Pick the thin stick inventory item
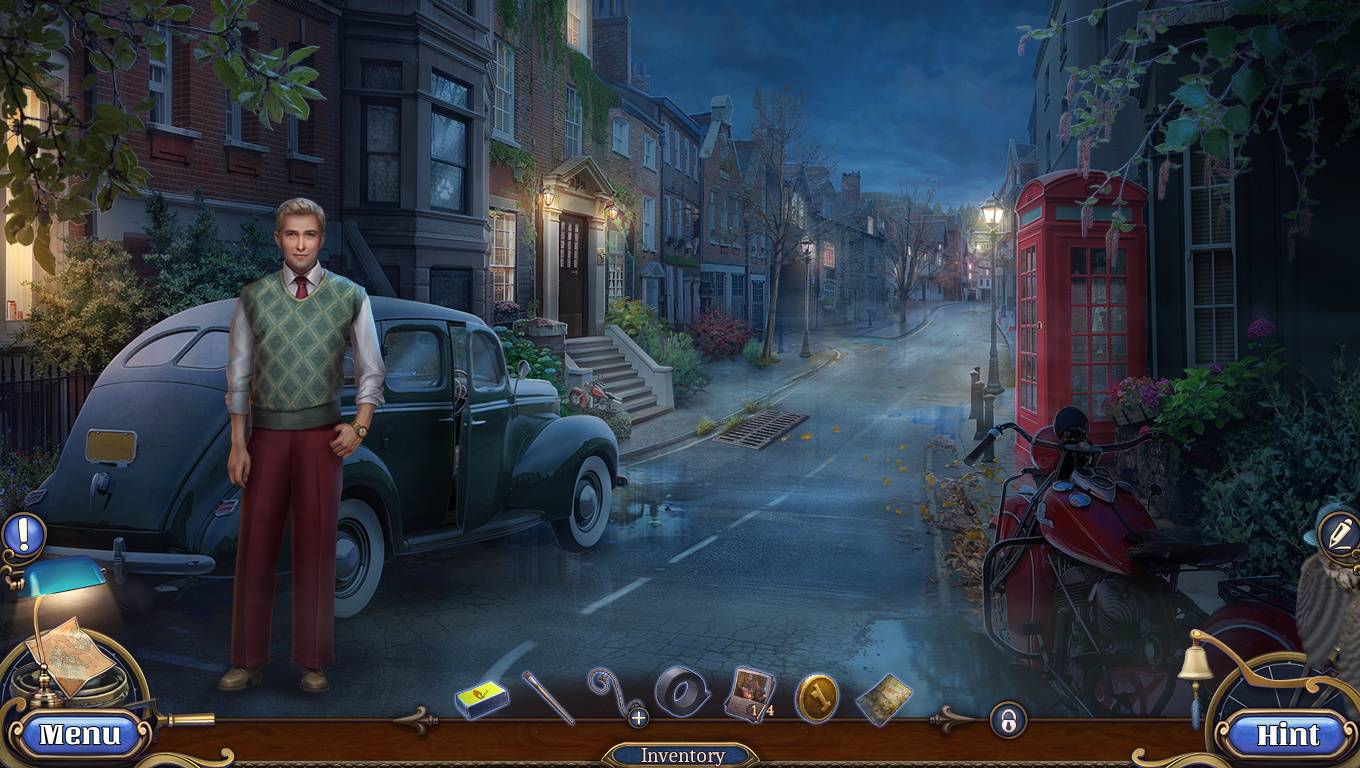This screenshot has height=768, width=1360. (x=547, y=697)
